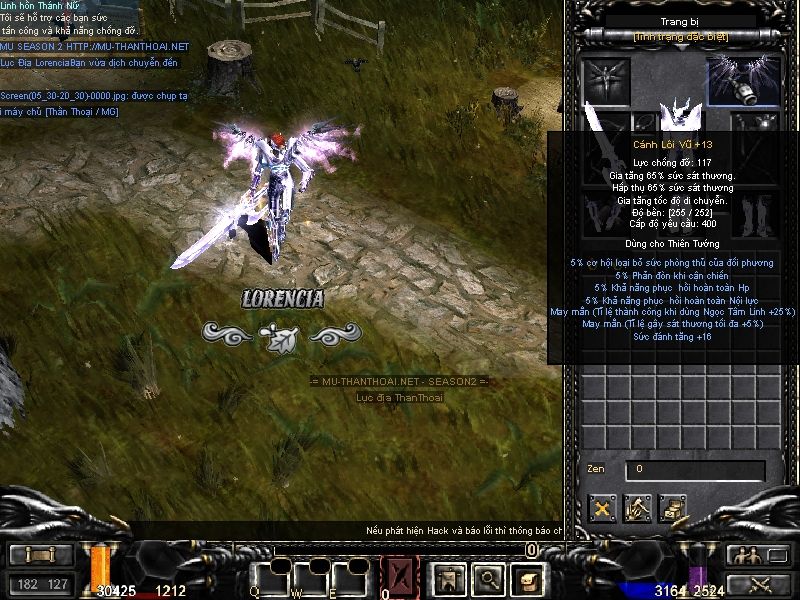Select the Q hotkey item slot

pyautogui.click(x=269, y=577)
